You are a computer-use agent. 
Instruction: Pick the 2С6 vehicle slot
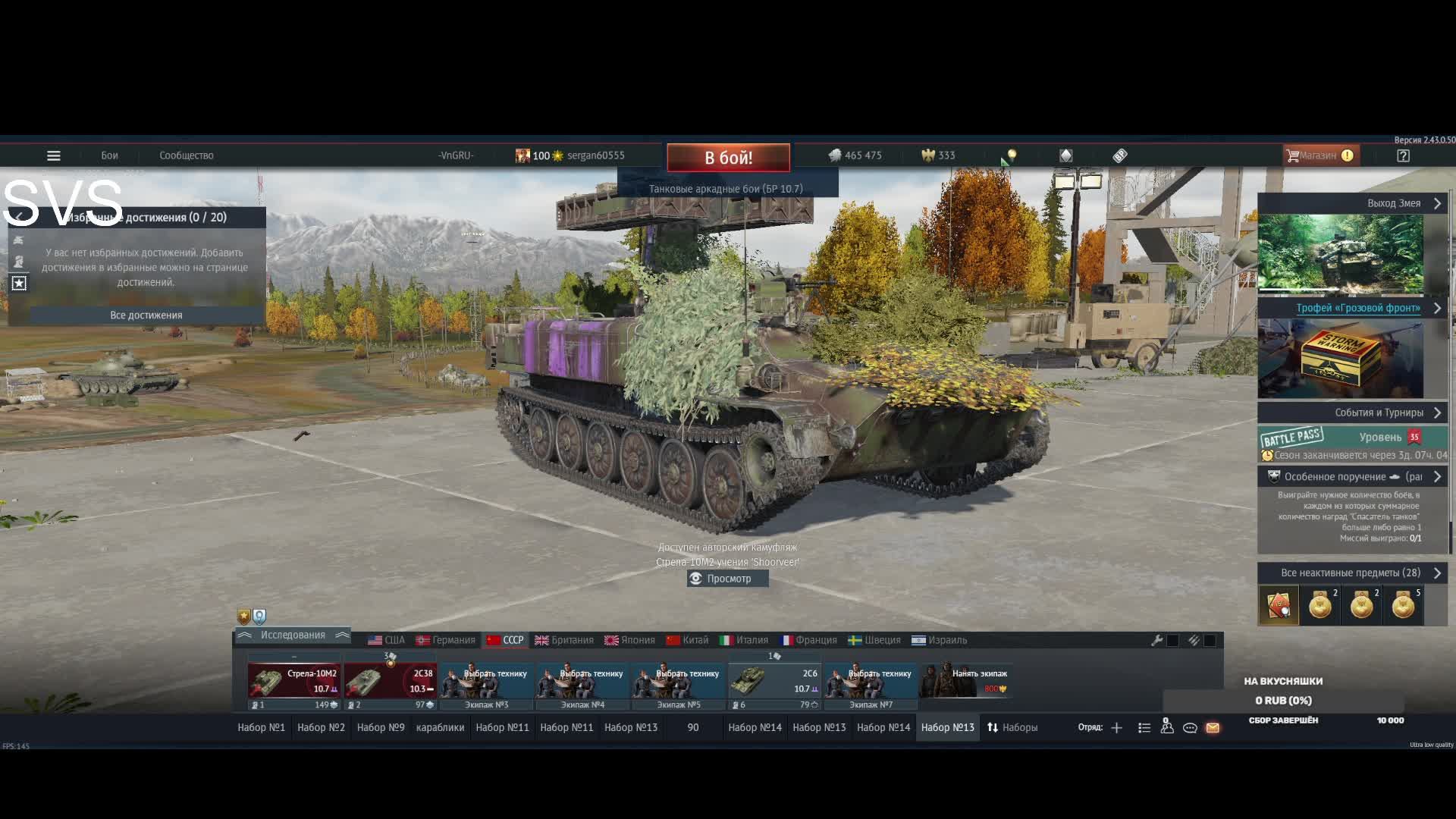pos(774,680)
